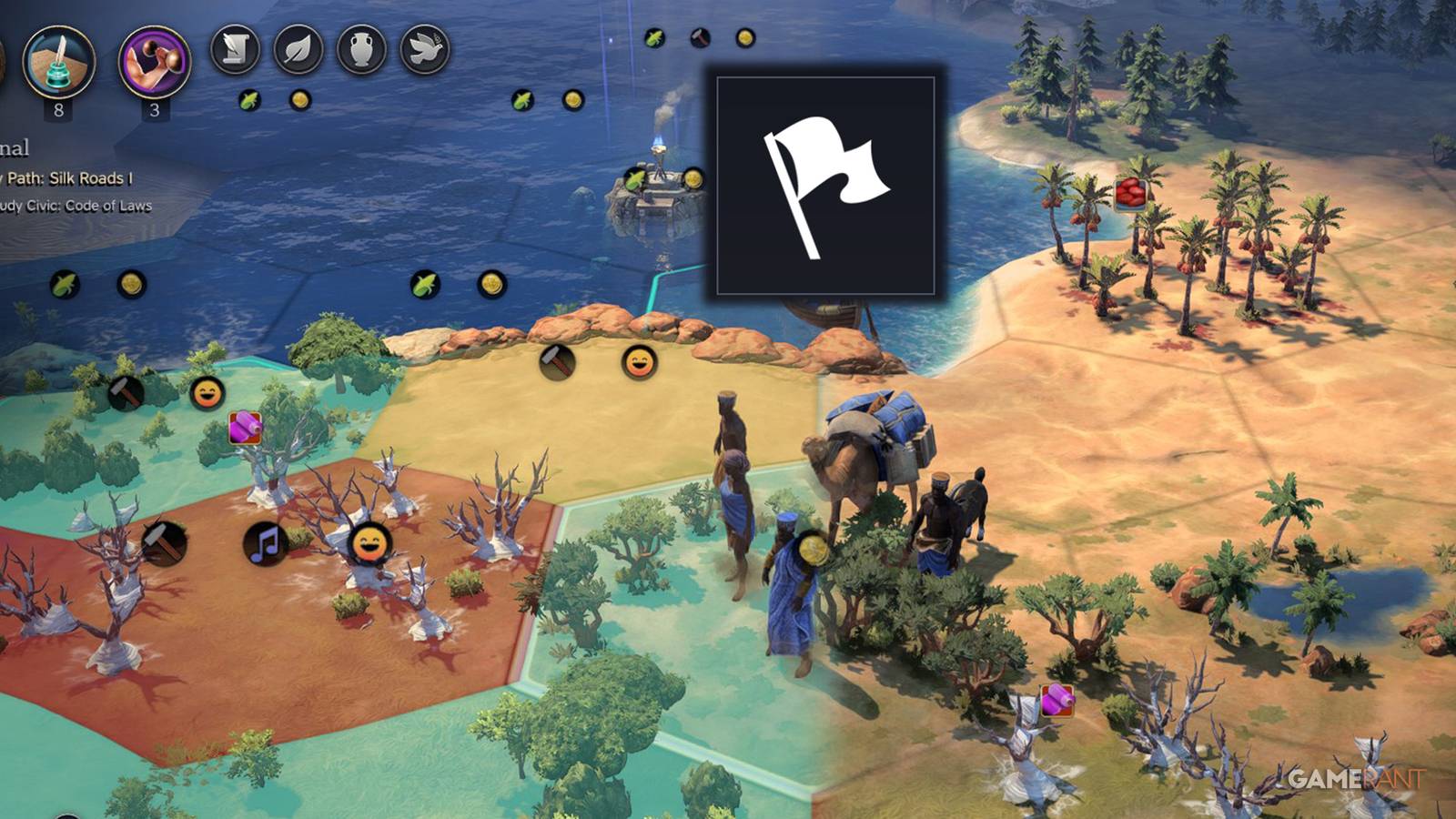Click the red berries resource icon near the palms

[x=1128, y=196]
